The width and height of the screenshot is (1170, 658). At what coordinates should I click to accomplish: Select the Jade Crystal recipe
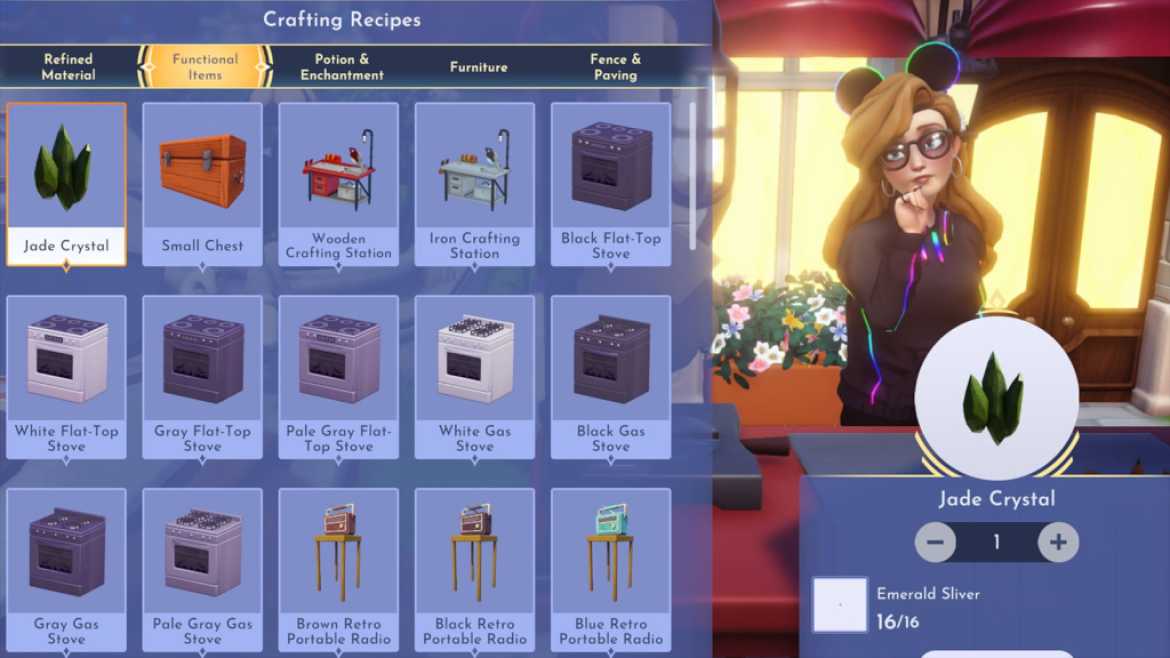coord(67,184)
